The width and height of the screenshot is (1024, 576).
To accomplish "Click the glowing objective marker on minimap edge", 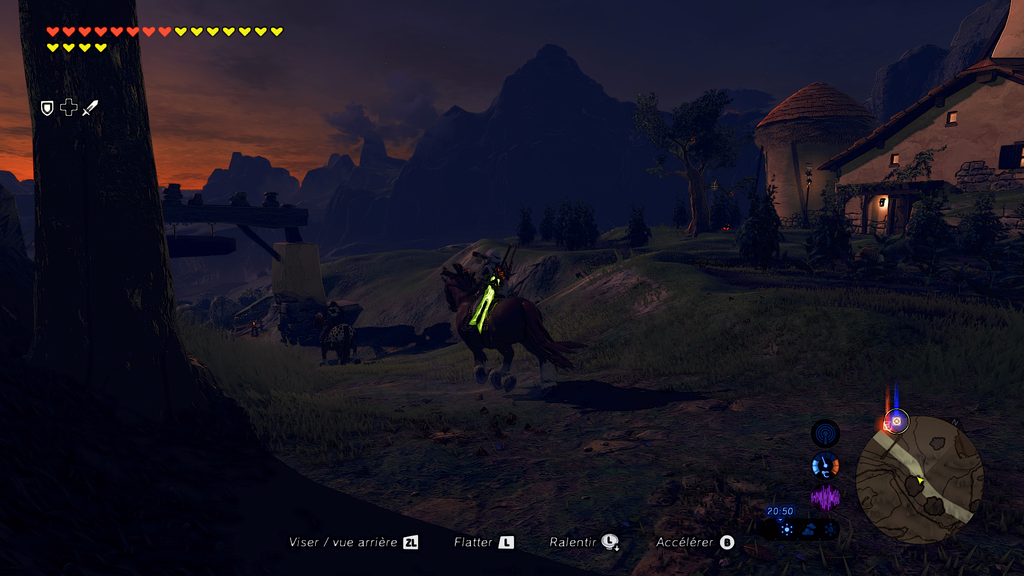I will coord(897,421).
